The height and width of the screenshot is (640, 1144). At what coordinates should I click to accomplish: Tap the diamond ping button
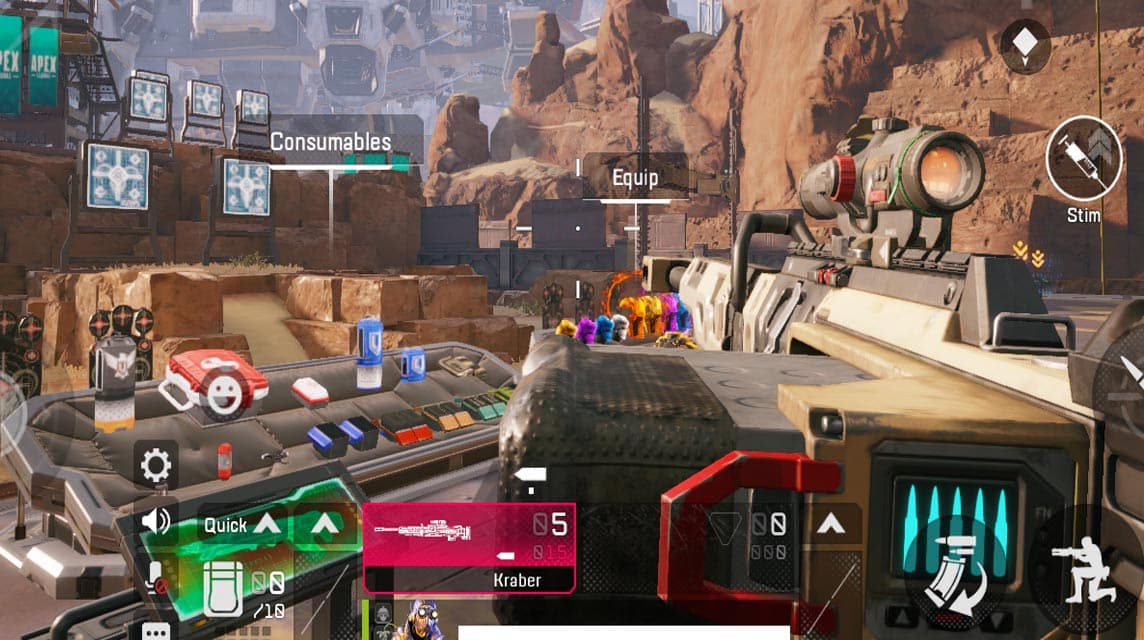point(1025,46)
